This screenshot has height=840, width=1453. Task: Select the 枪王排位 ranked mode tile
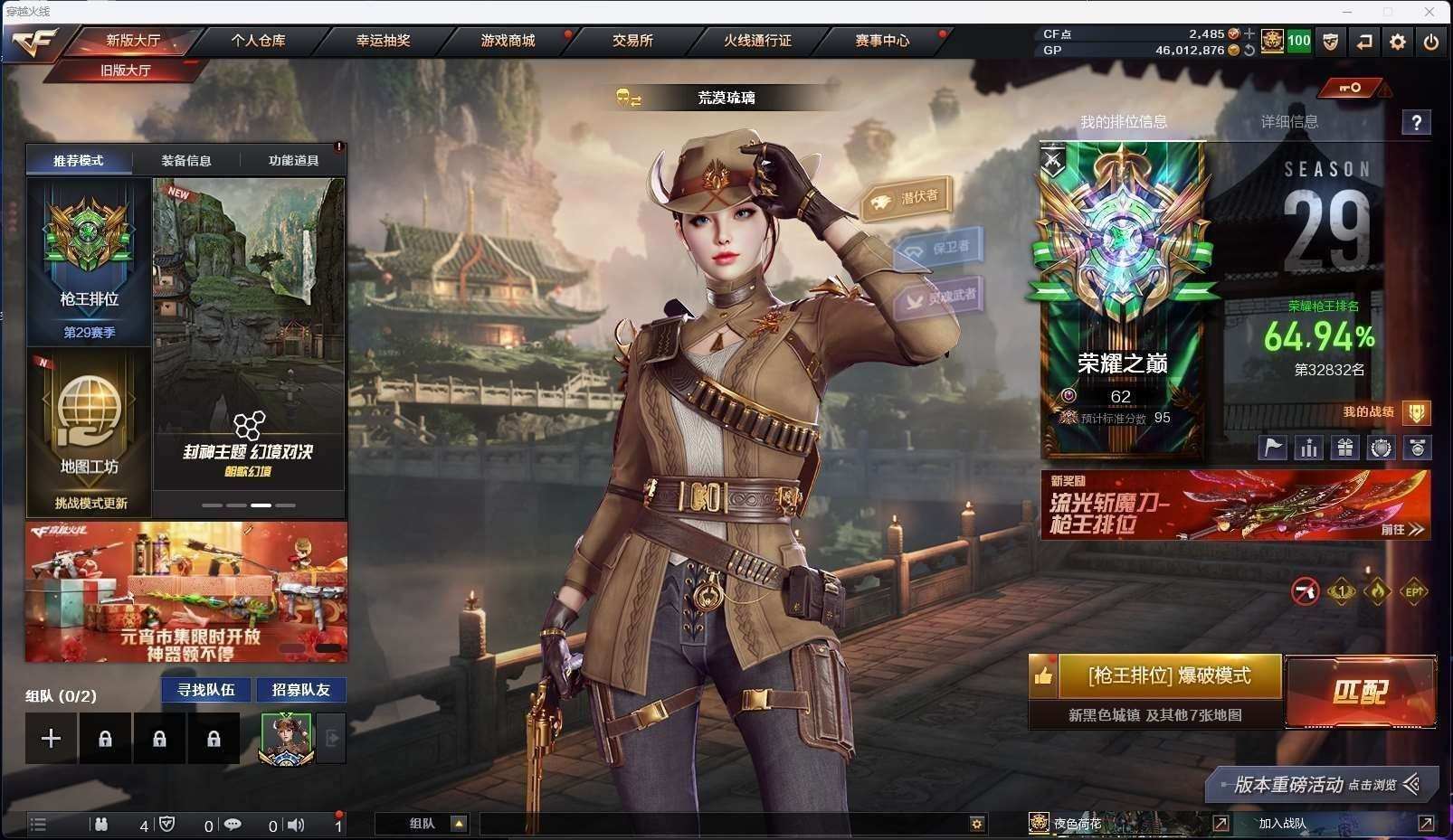click(89, 261)
